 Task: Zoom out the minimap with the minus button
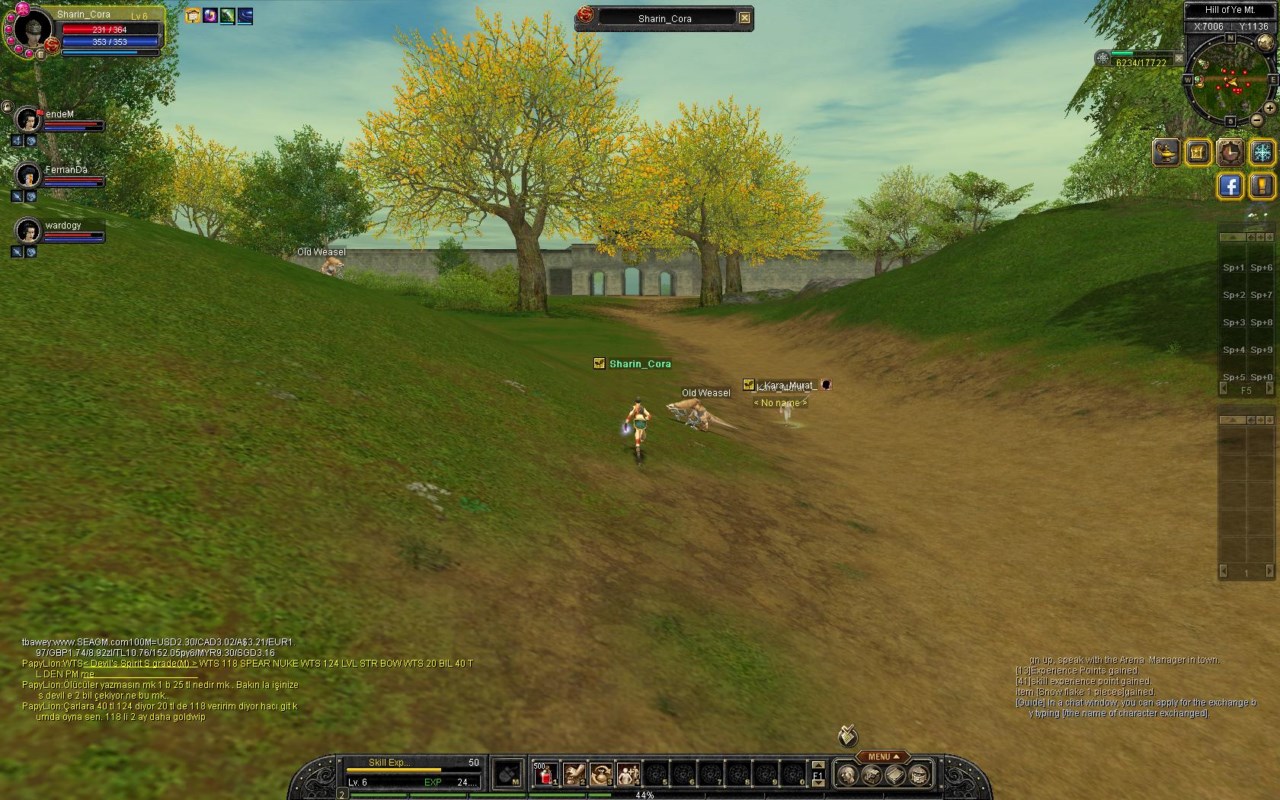(x=1257, y=121)
